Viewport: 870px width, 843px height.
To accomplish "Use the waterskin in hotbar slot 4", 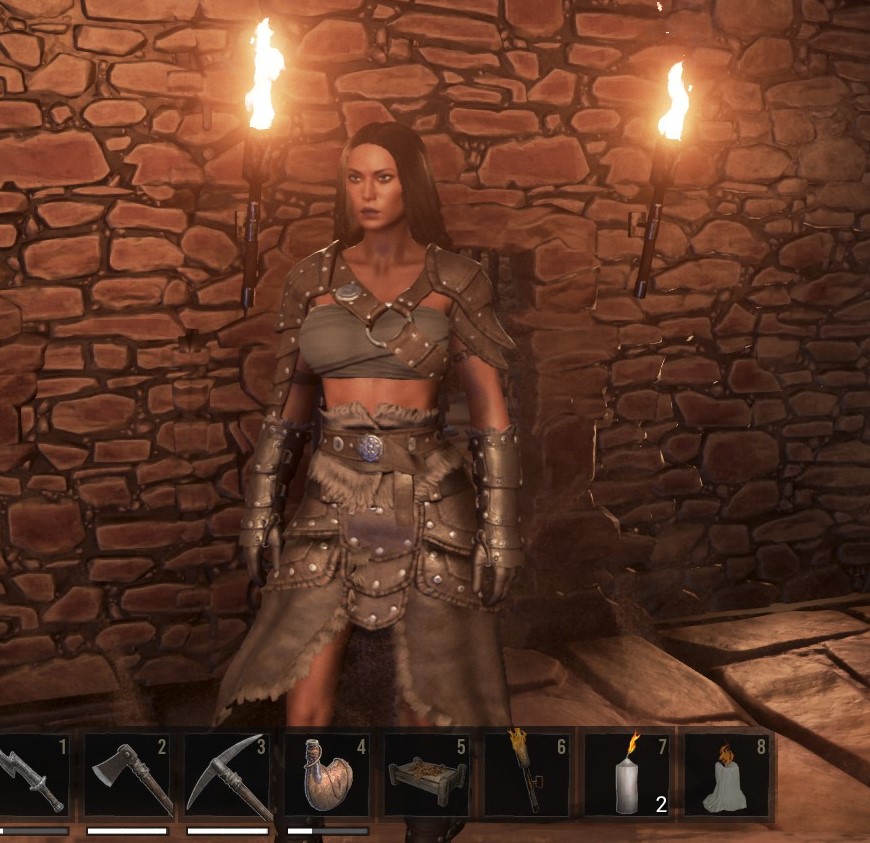I will (326, 777).
